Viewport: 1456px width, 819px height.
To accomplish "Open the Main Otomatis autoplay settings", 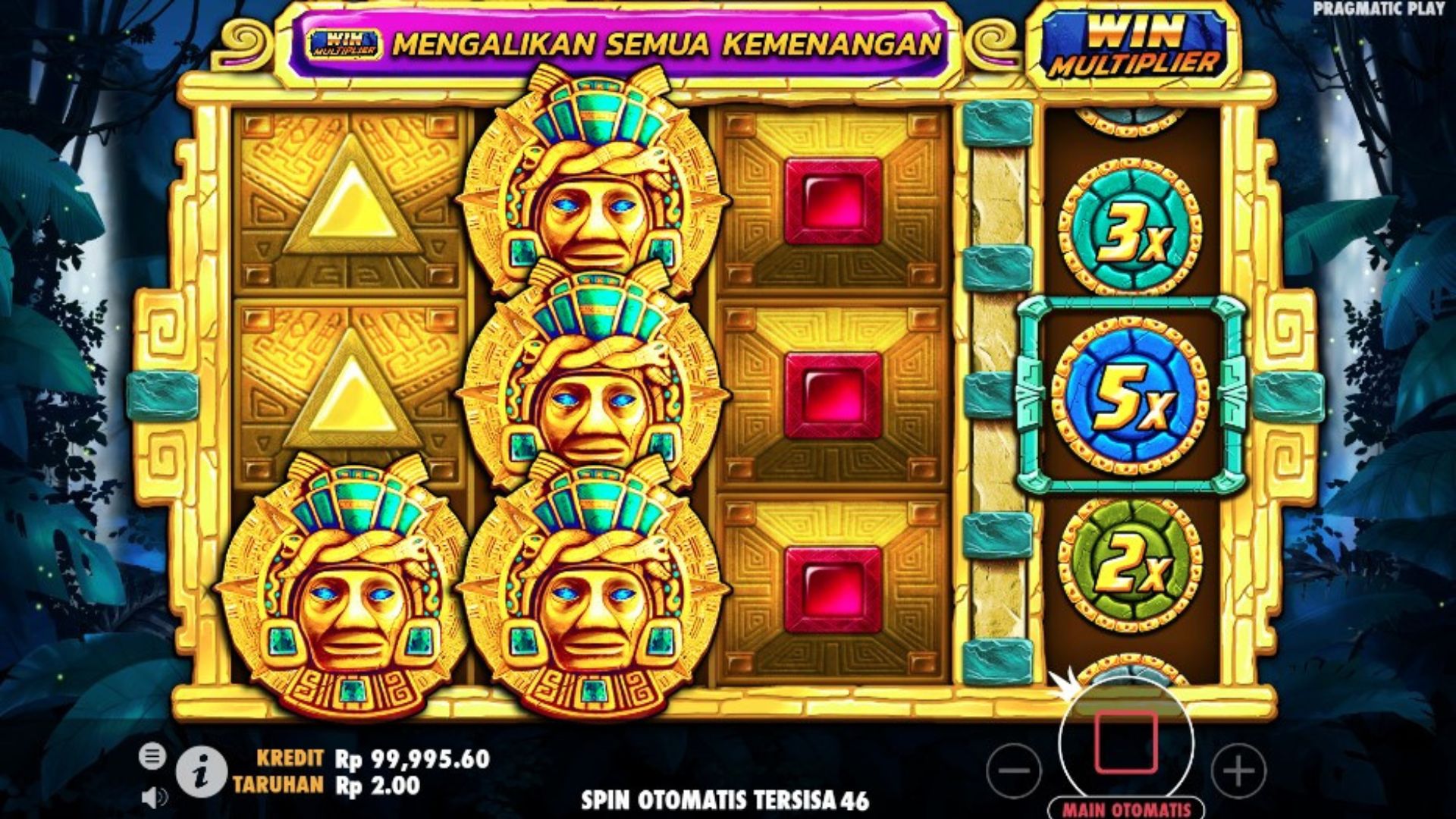I will pyautogui.click(x=1126, y=809).
